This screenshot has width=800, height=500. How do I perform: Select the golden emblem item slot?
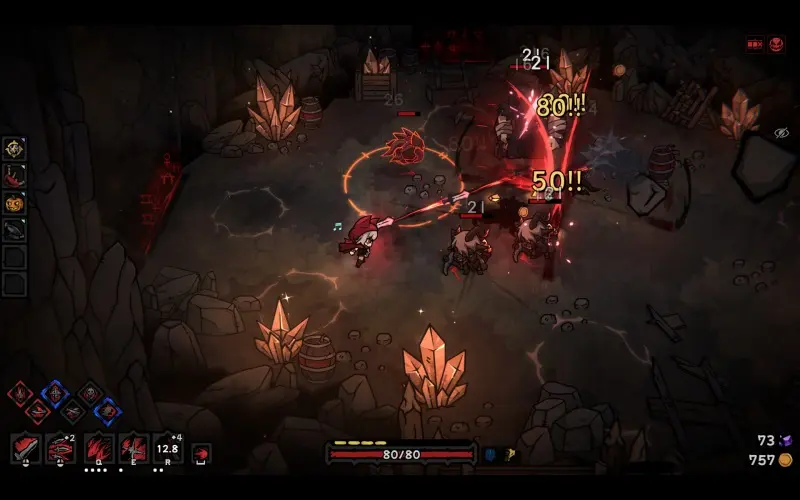point(14,148)
